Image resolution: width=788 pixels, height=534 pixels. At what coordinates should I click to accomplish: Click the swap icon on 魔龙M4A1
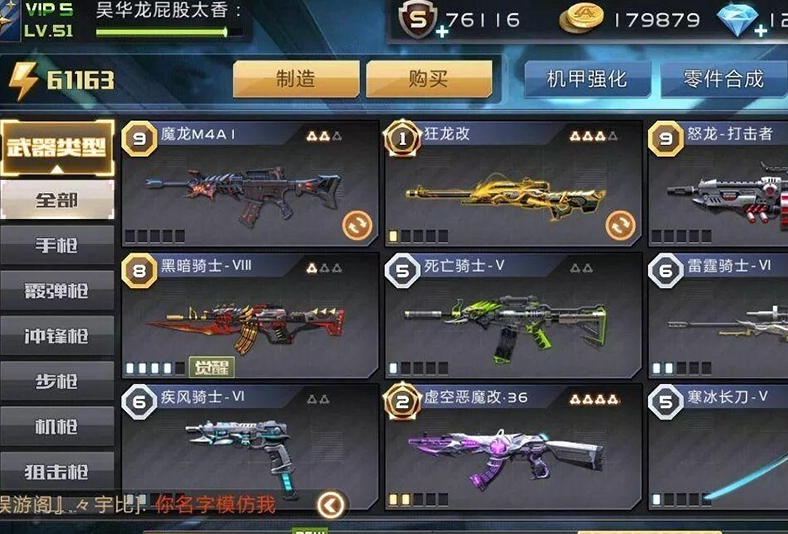tap(356, 225)
